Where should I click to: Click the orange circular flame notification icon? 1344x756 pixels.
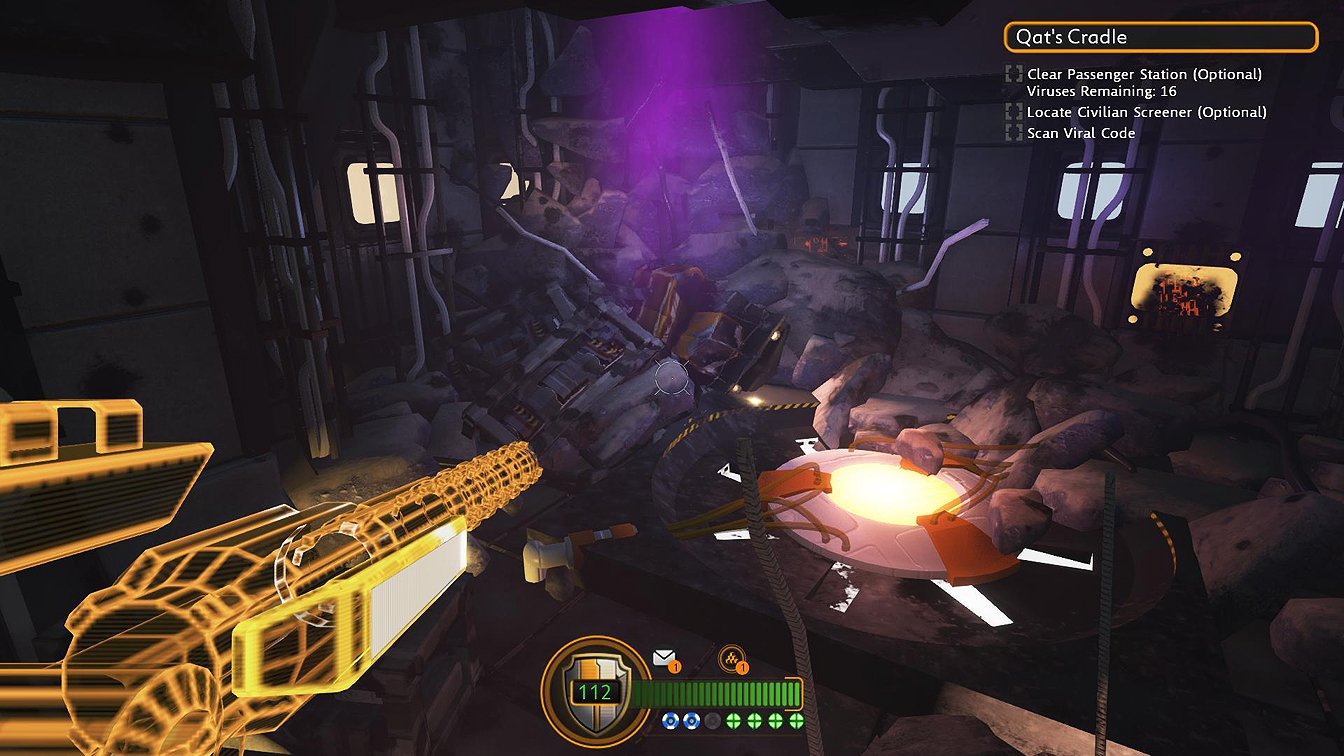tap(731, 657)
